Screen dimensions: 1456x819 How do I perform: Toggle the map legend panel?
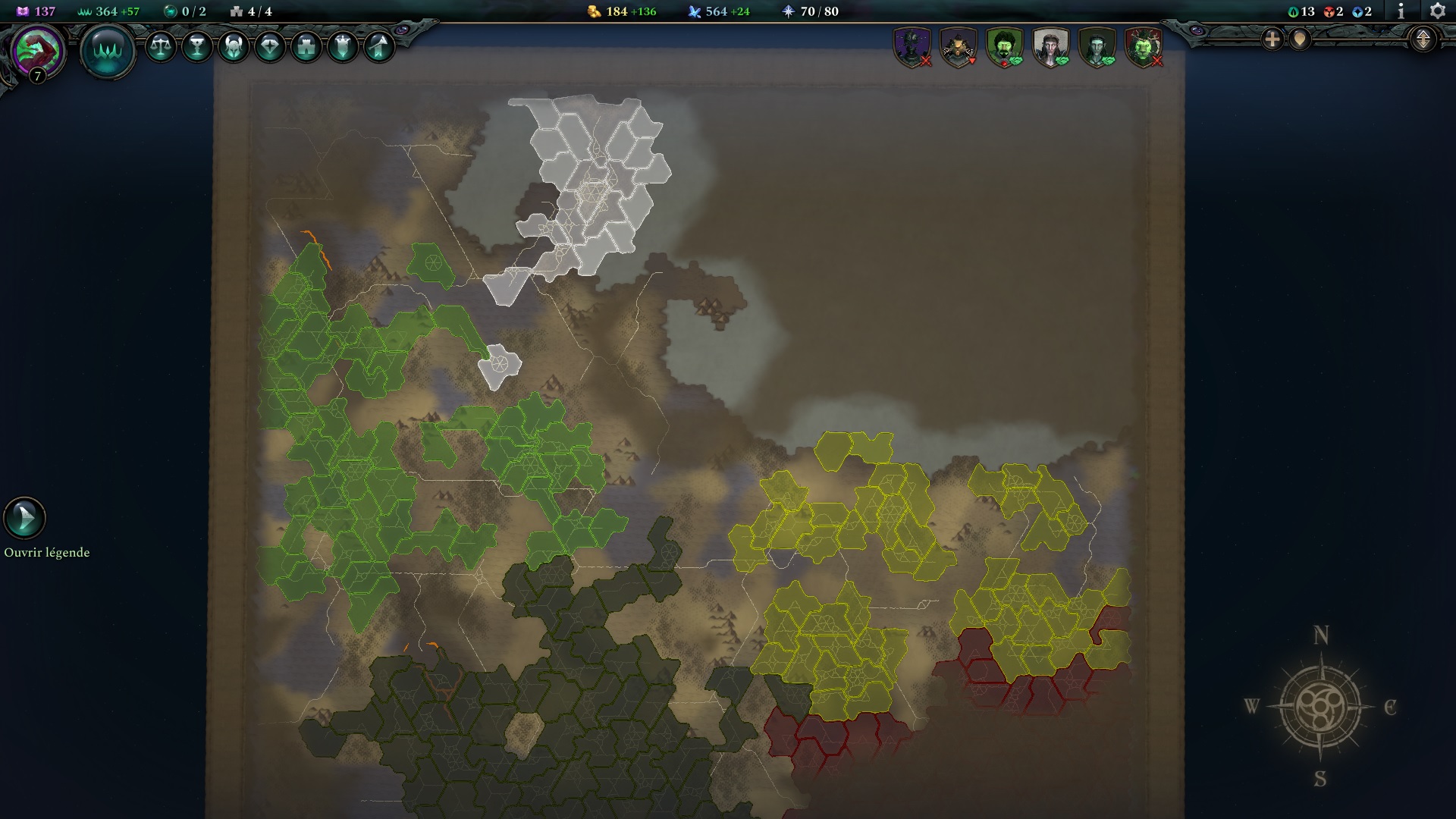coord(24,518)
